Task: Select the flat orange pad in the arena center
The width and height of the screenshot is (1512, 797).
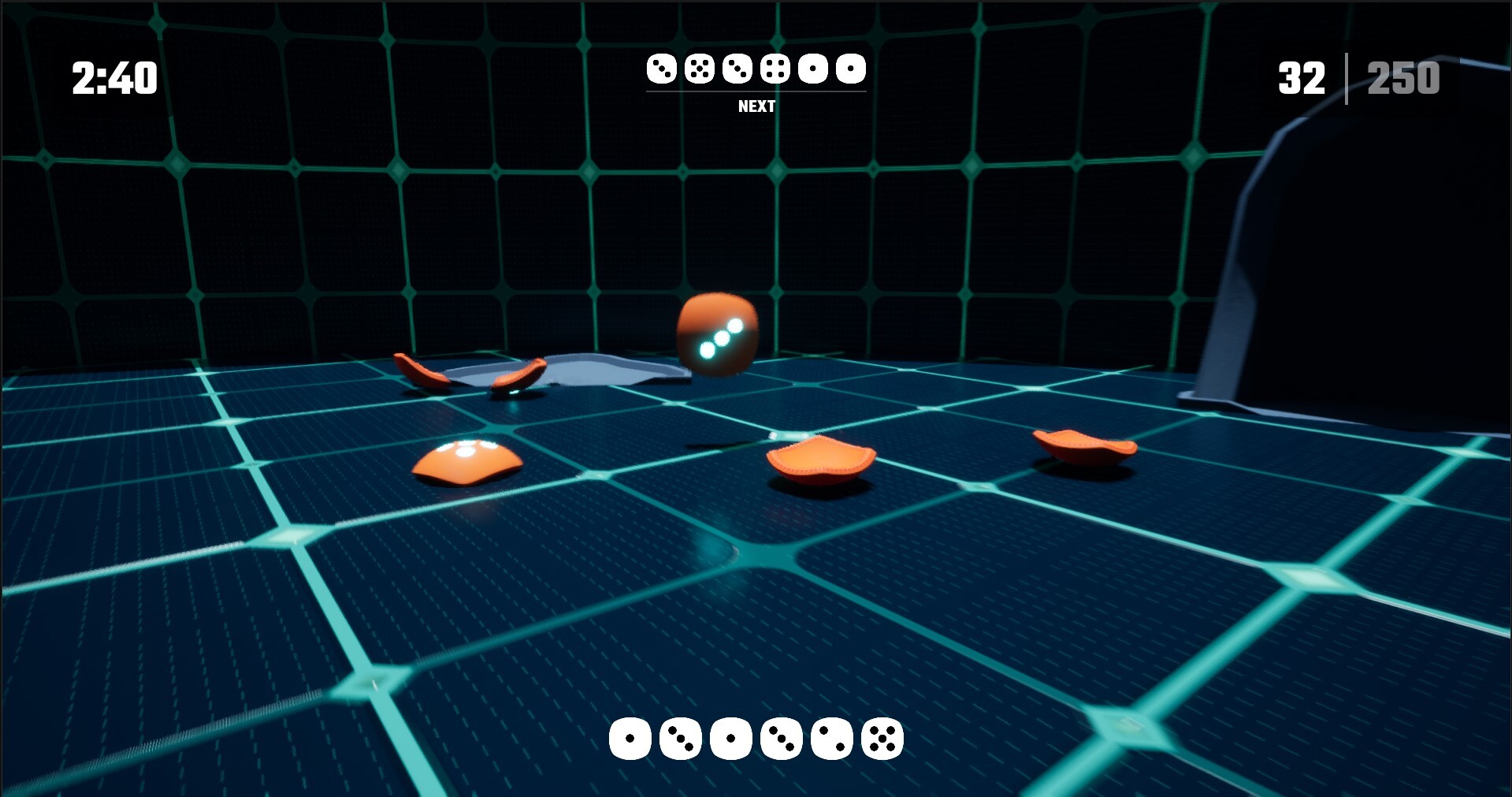Action: [x=819, y=461]
